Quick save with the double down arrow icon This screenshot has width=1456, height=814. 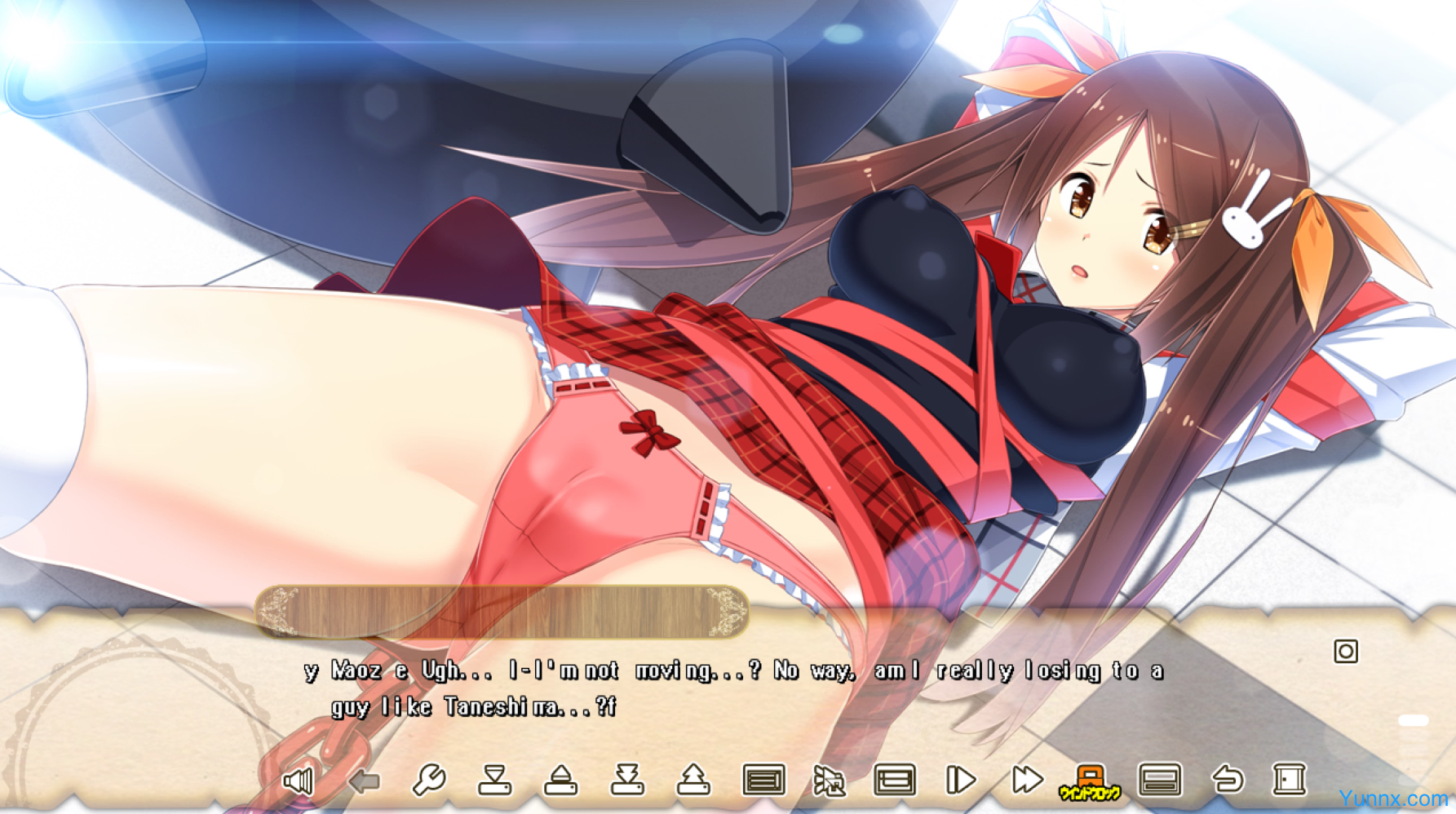[627, 781]
